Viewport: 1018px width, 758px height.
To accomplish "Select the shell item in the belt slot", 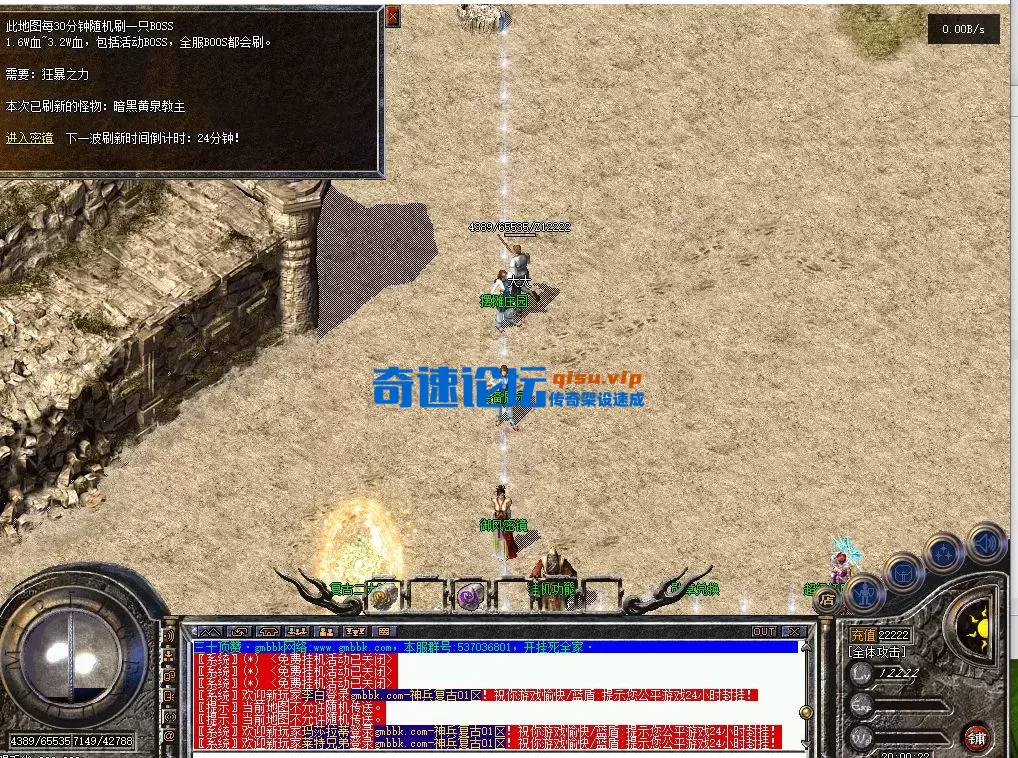I will 384,596.
